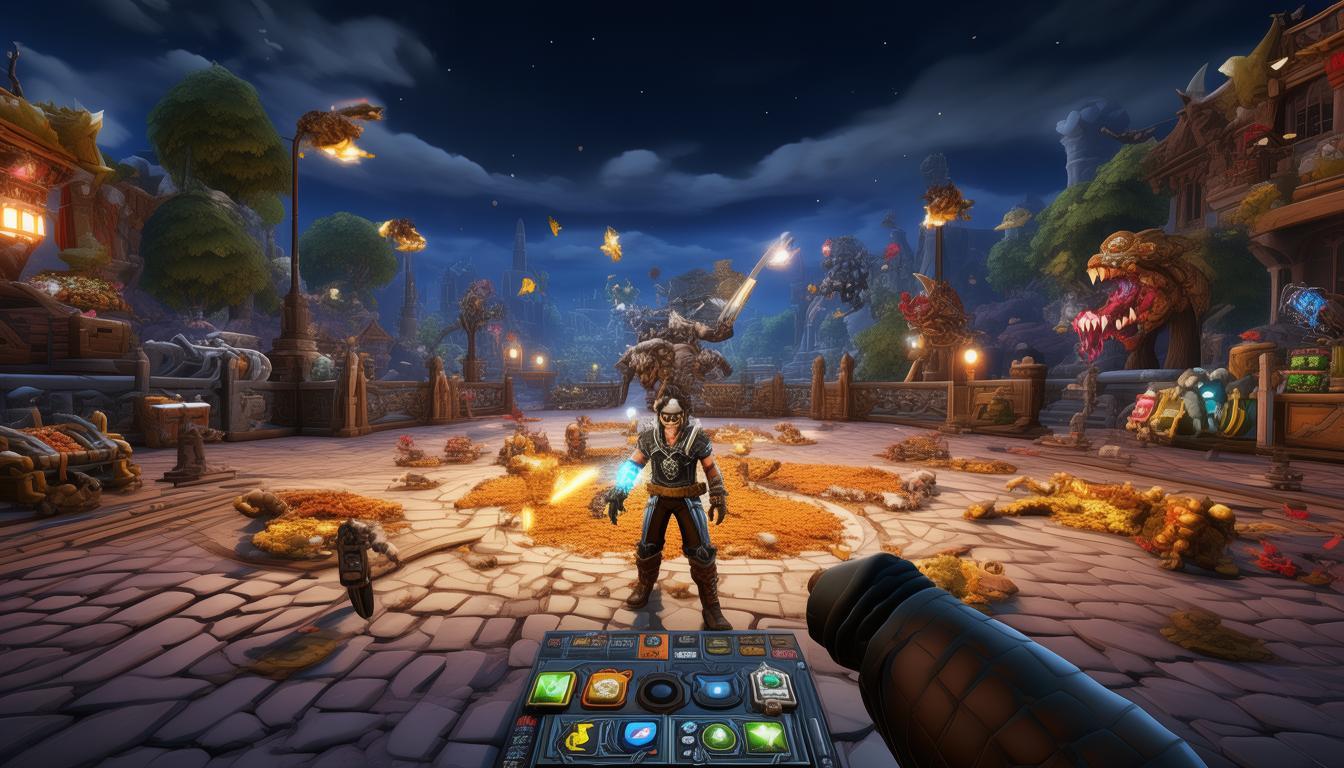Click the dark round center button

click(661, 690)
